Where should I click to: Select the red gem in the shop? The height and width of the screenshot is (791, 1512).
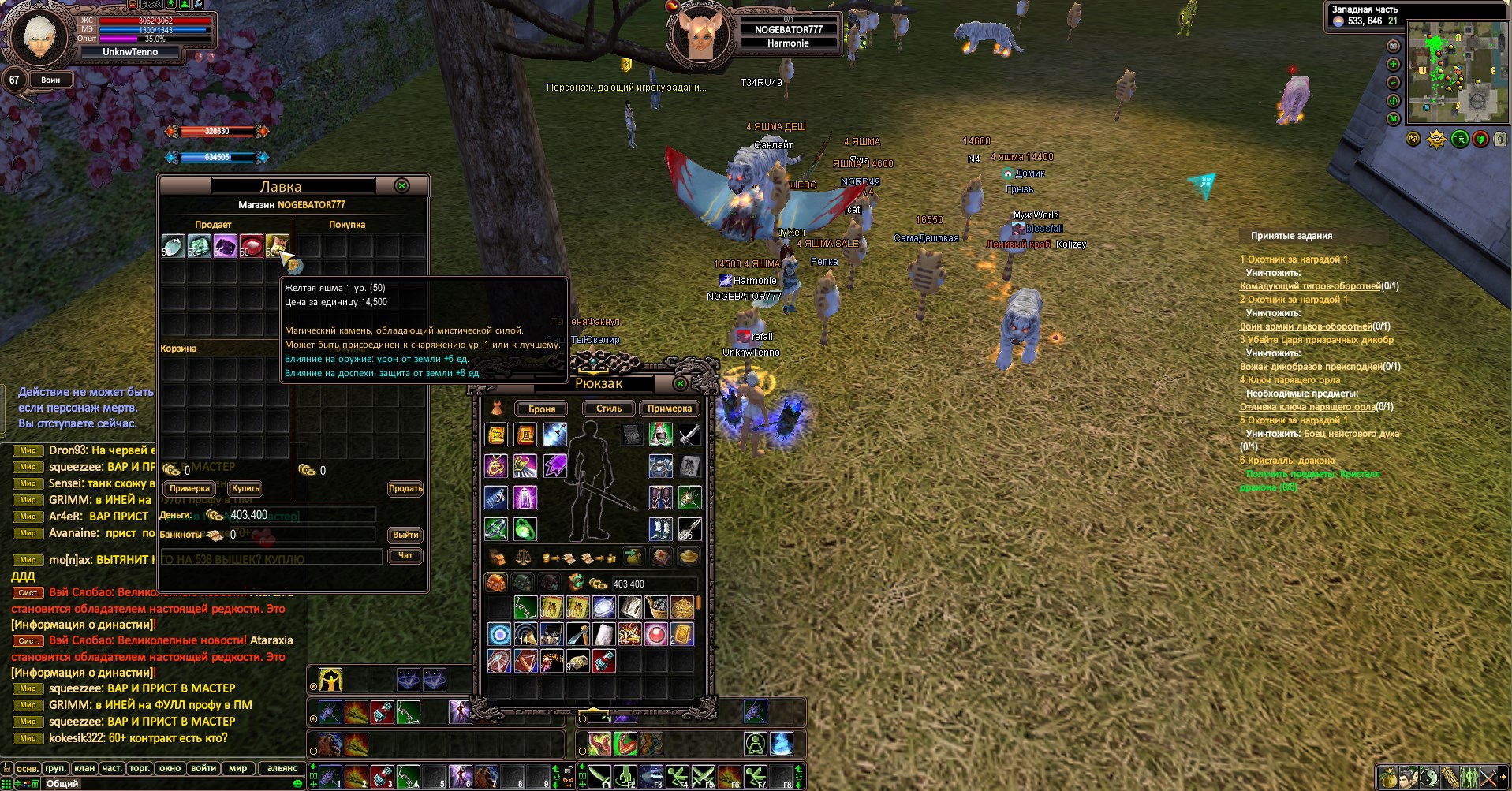click(x=251, y=245)
